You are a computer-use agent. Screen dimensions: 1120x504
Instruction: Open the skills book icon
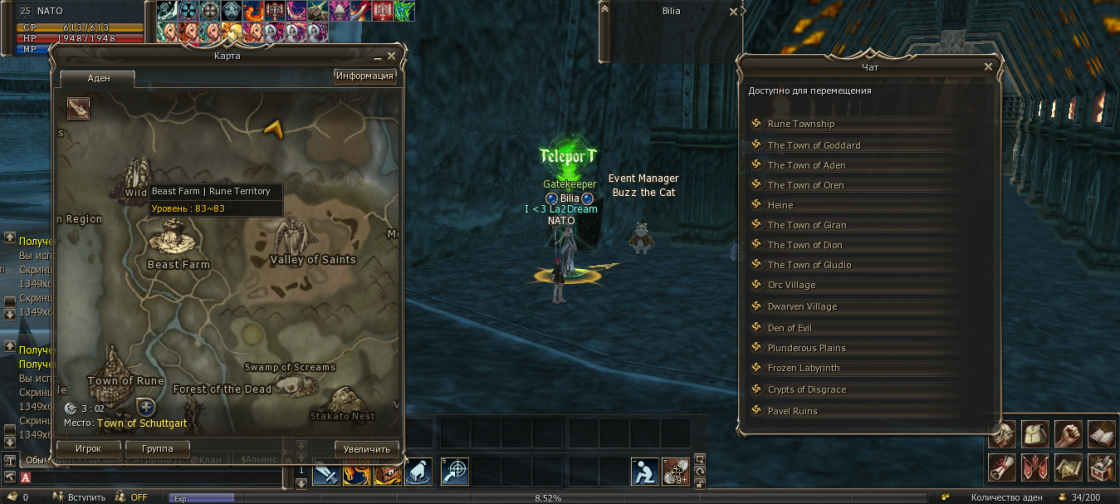(1101, 435)
